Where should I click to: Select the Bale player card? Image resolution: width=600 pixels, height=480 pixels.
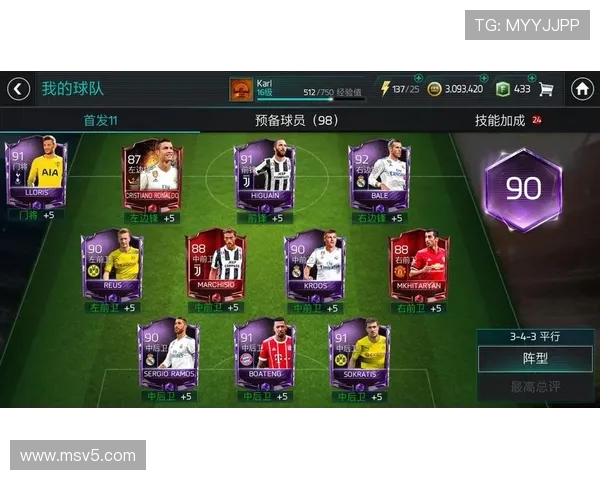coord(378,173)
